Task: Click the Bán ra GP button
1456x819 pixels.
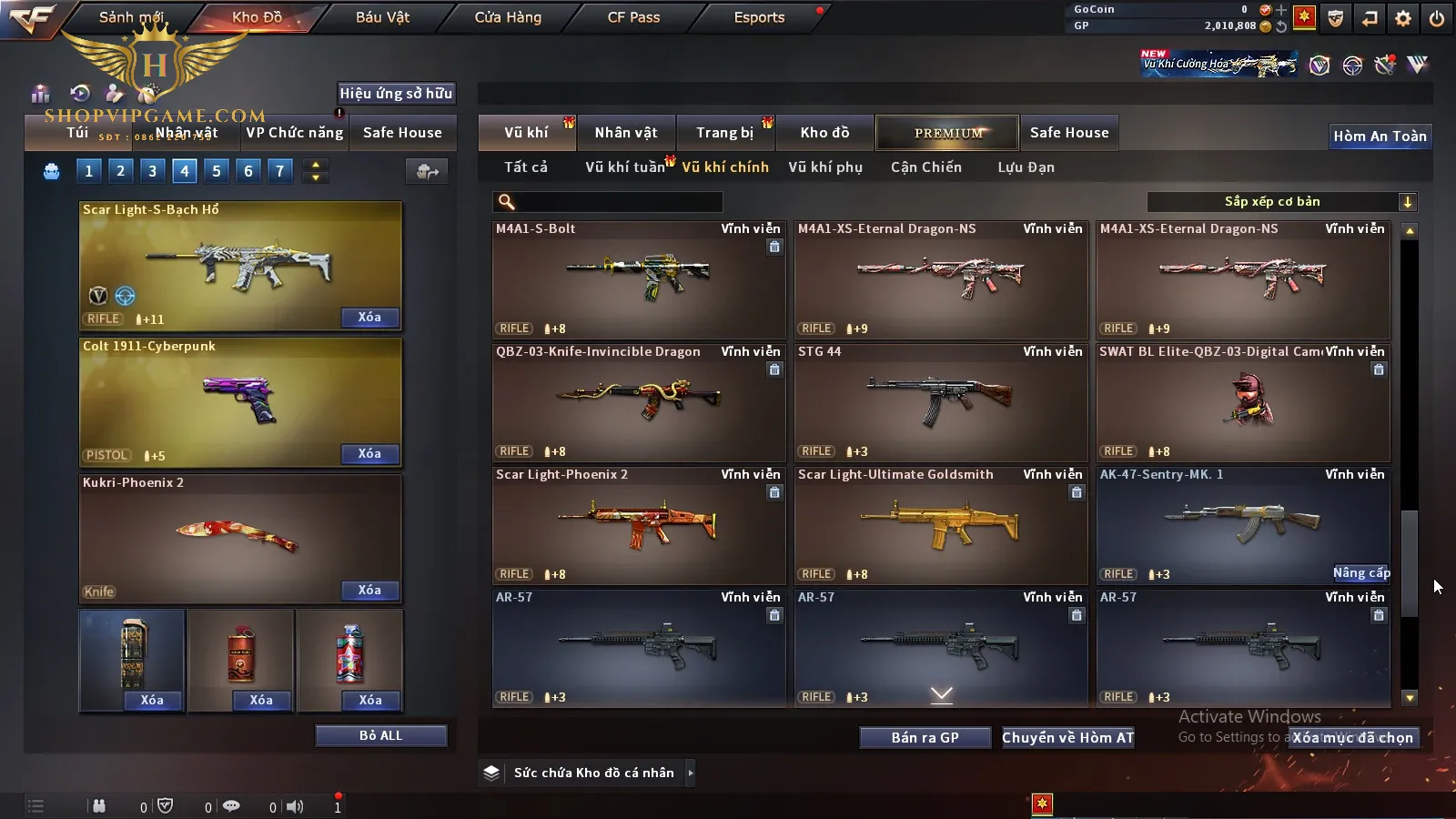Action: pyautogui.click(x=925, y=737)
